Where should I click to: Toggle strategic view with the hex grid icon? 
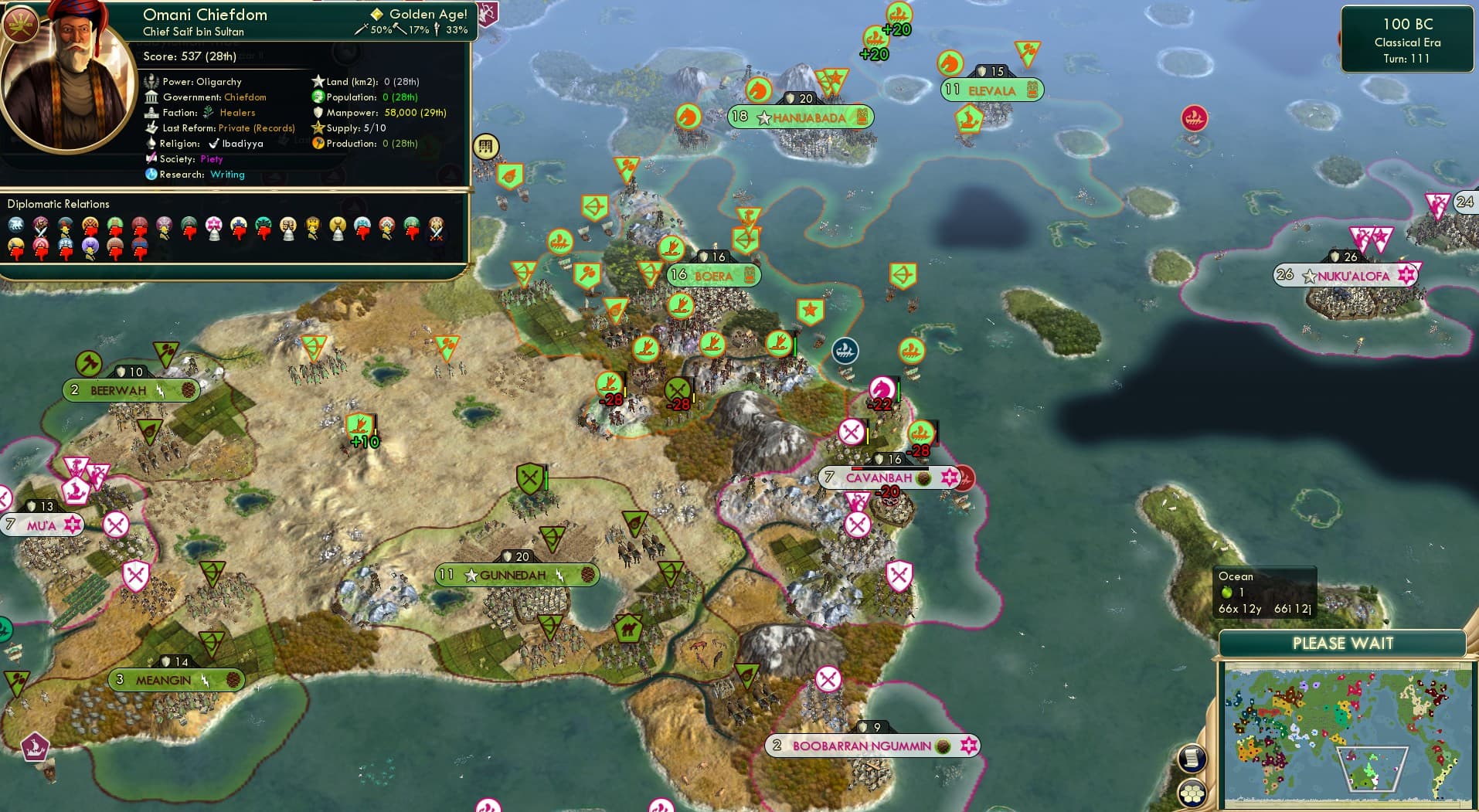coord(1192,793)
